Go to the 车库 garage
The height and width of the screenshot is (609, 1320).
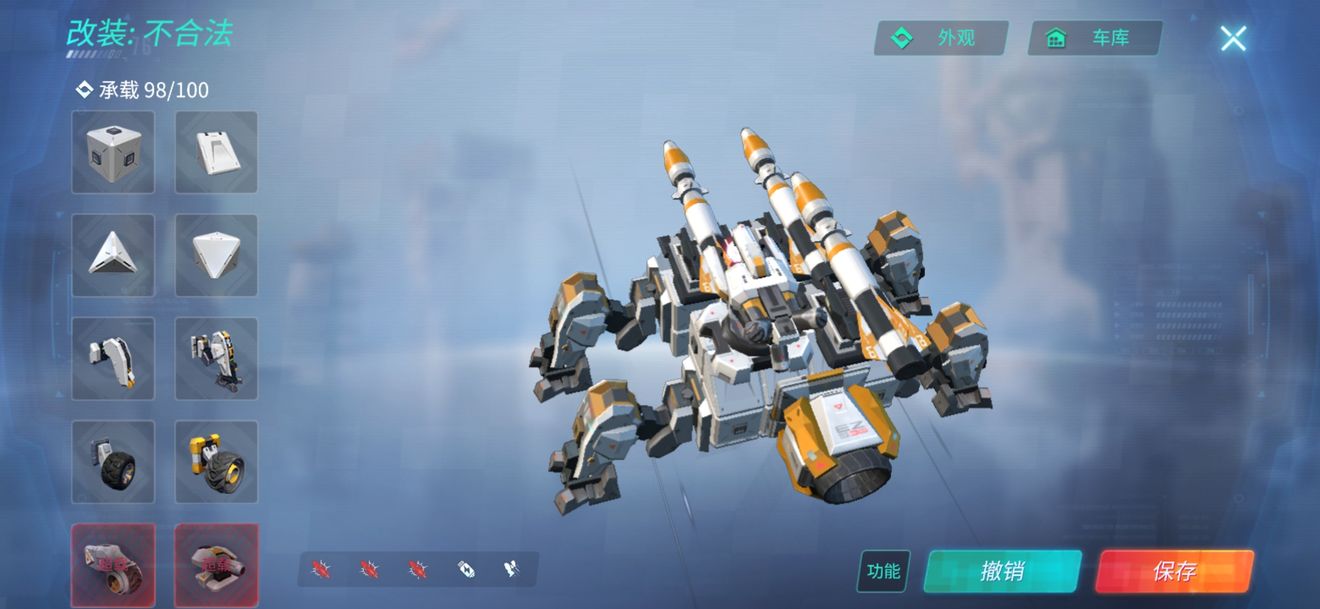(x=1095, y=38)
